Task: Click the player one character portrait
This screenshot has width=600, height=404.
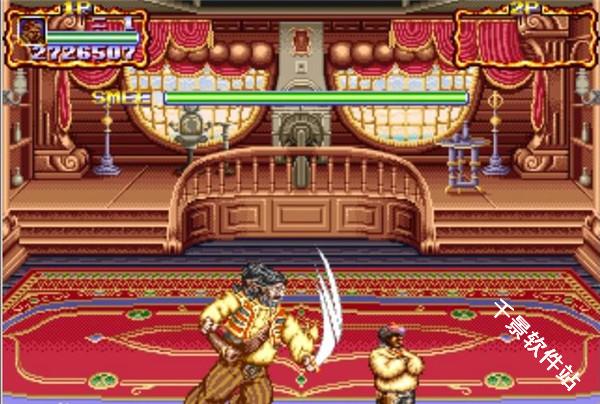Action: click(31, 31)
